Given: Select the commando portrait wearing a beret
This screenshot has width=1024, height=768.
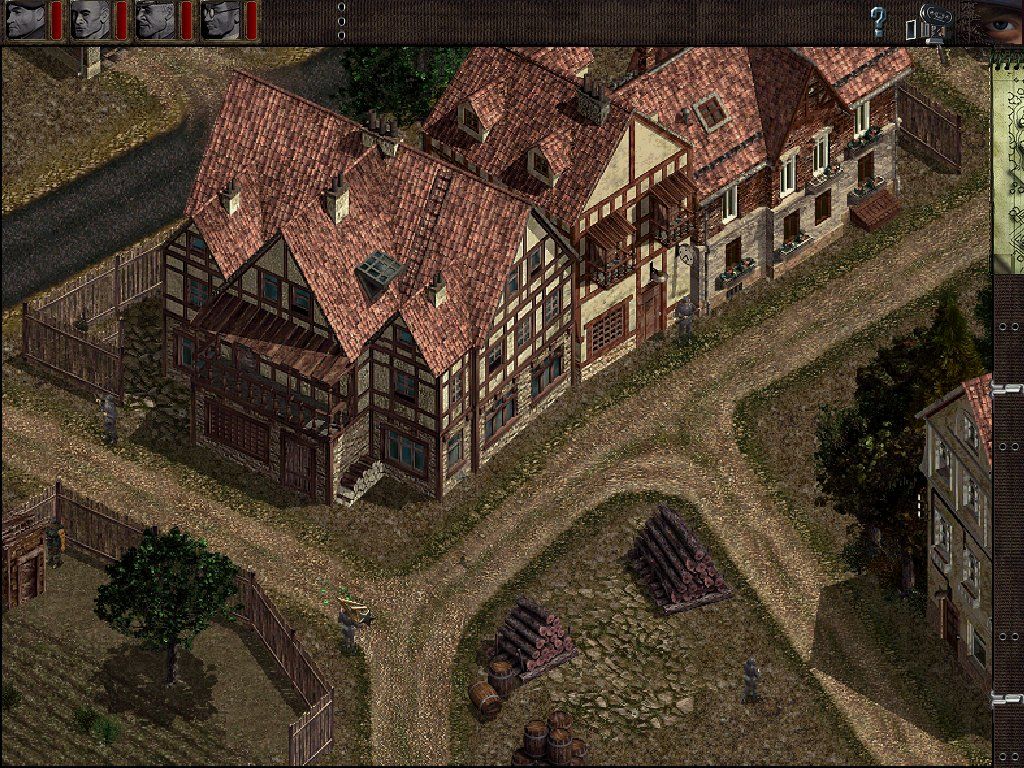Looking at the screenshot, I should pos(26,20).
